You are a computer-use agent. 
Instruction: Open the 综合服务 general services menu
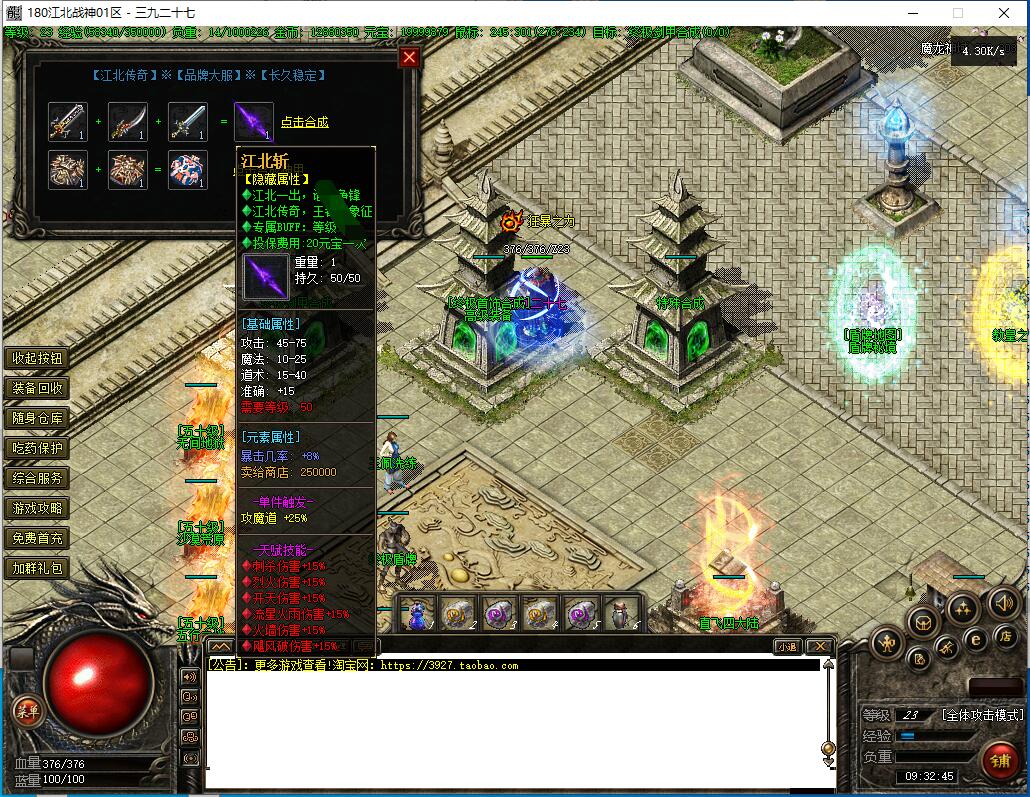[x=38, y=478]
